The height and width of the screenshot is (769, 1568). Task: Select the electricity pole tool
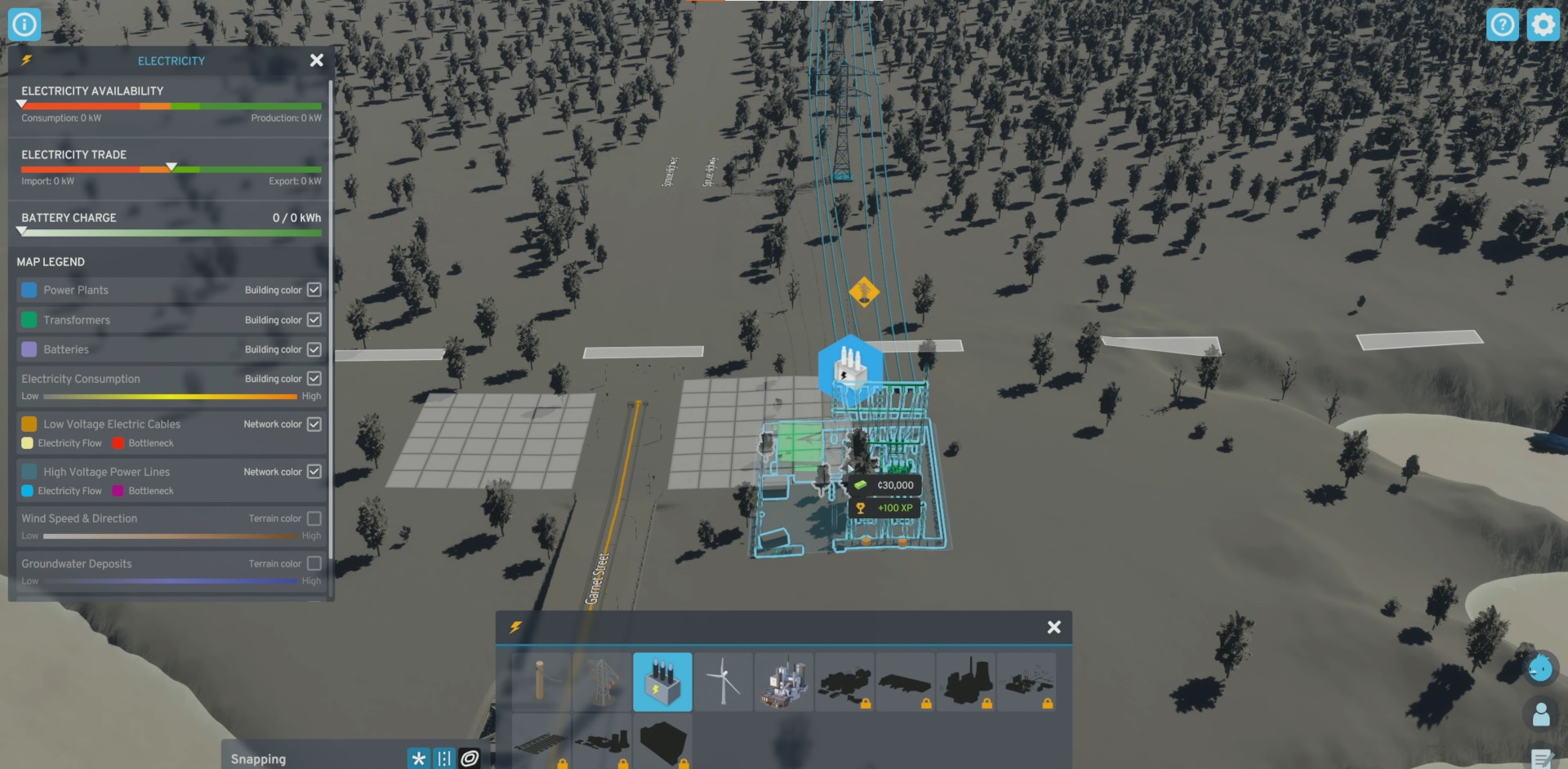tap(541, 682)
